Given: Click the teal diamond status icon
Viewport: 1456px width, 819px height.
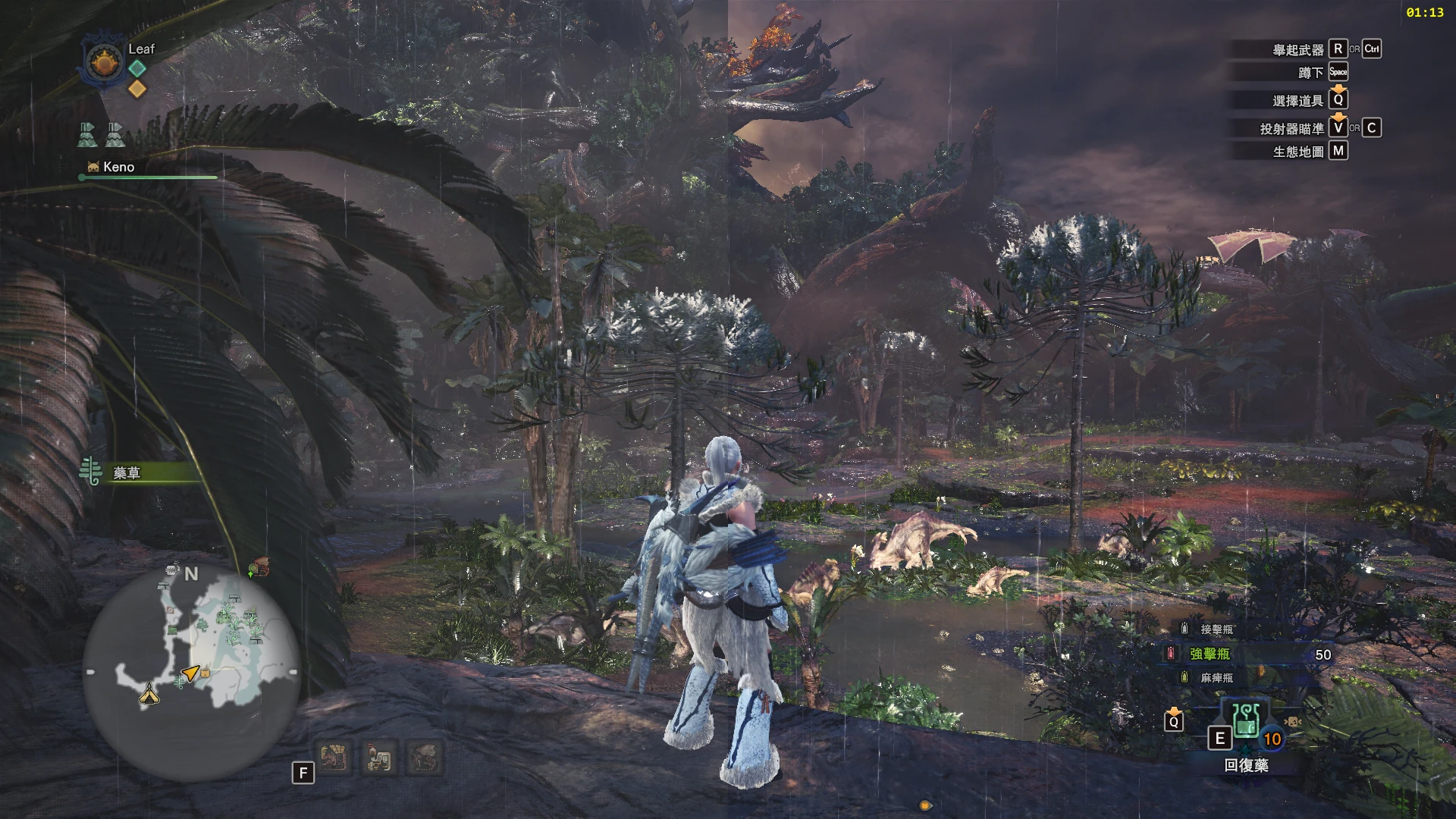Looking at the screenshot, I should [x=137, y=68].
